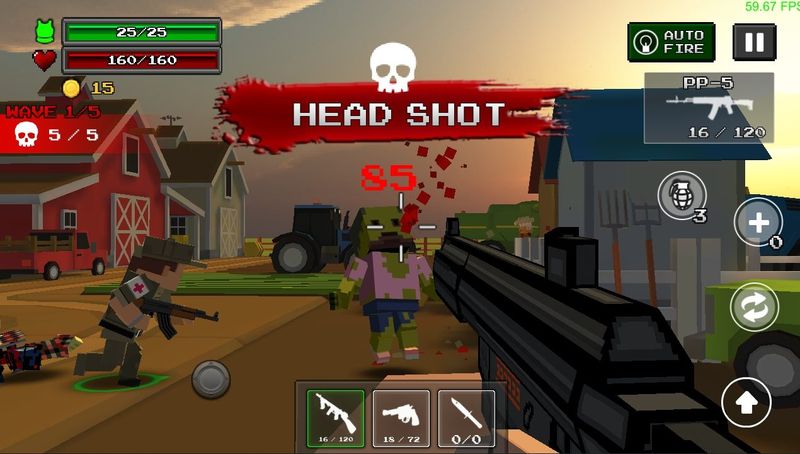Image resolution: width=800 pixels, height=454 pixels.
Task: Throw a grenade
Action: pyautogui.click(x=680, y=195)
